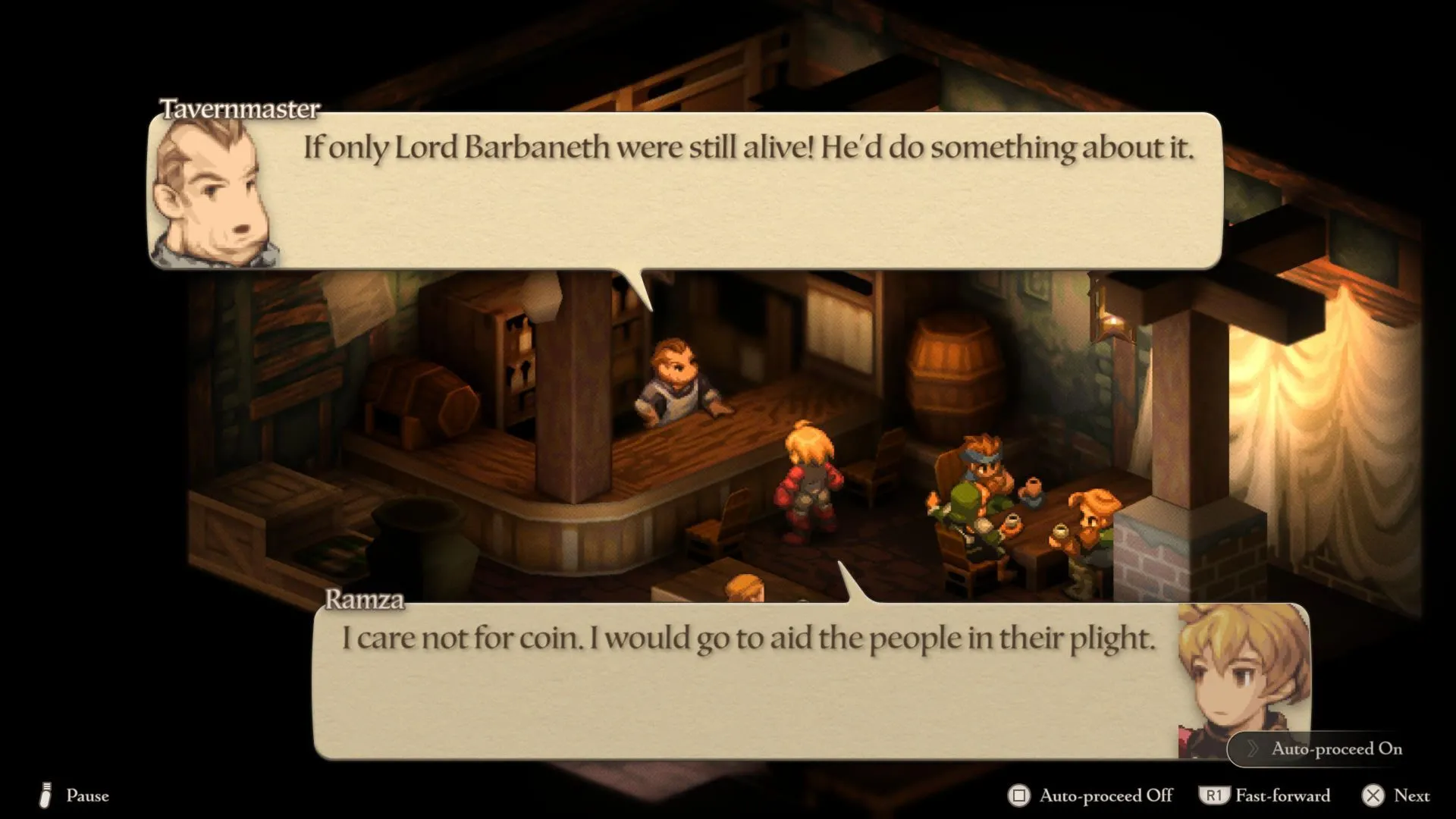Advance to the next dialogue line

click(1396, 795)
